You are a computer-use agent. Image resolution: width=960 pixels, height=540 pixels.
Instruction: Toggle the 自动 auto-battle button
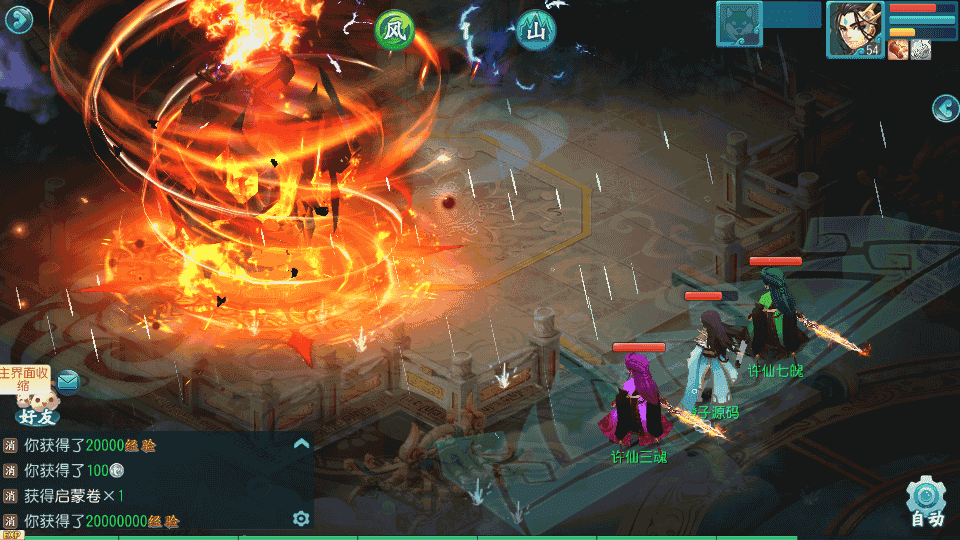click(x=927, y=504)
